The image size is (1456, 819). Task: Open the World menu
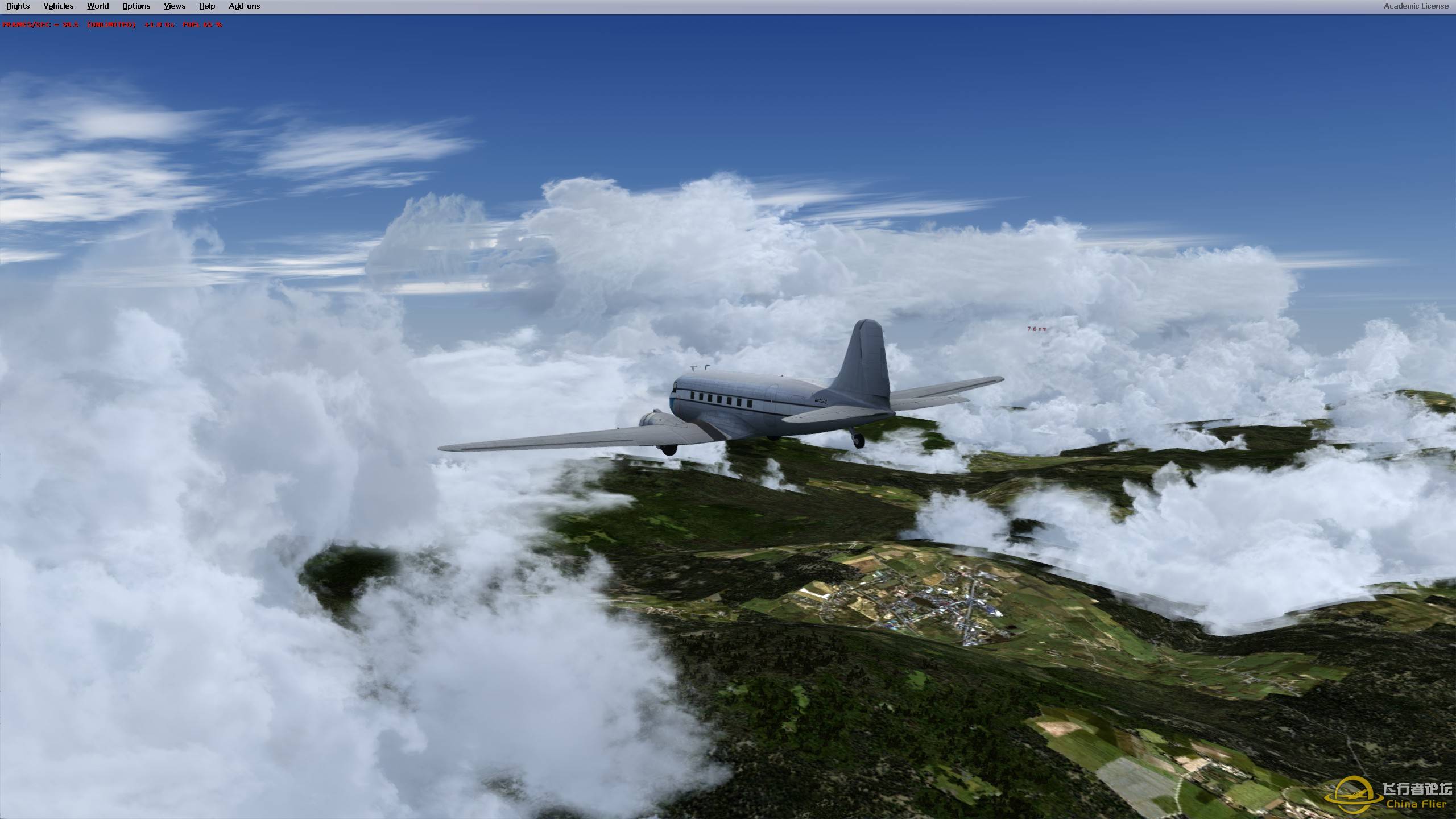pos(98,6)
